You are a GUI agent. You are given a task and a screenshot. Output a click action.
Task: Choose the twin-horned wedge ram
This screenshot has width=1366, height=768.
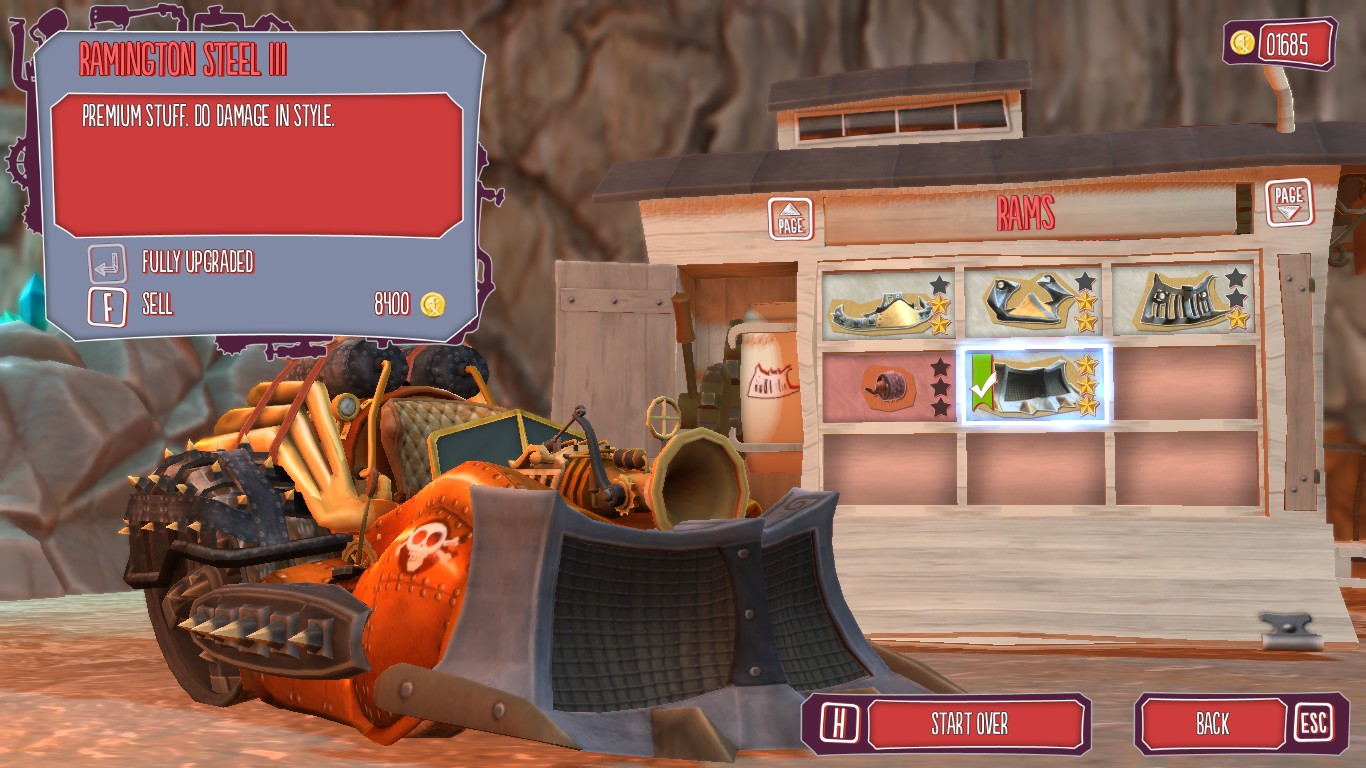coord(1033,301)
